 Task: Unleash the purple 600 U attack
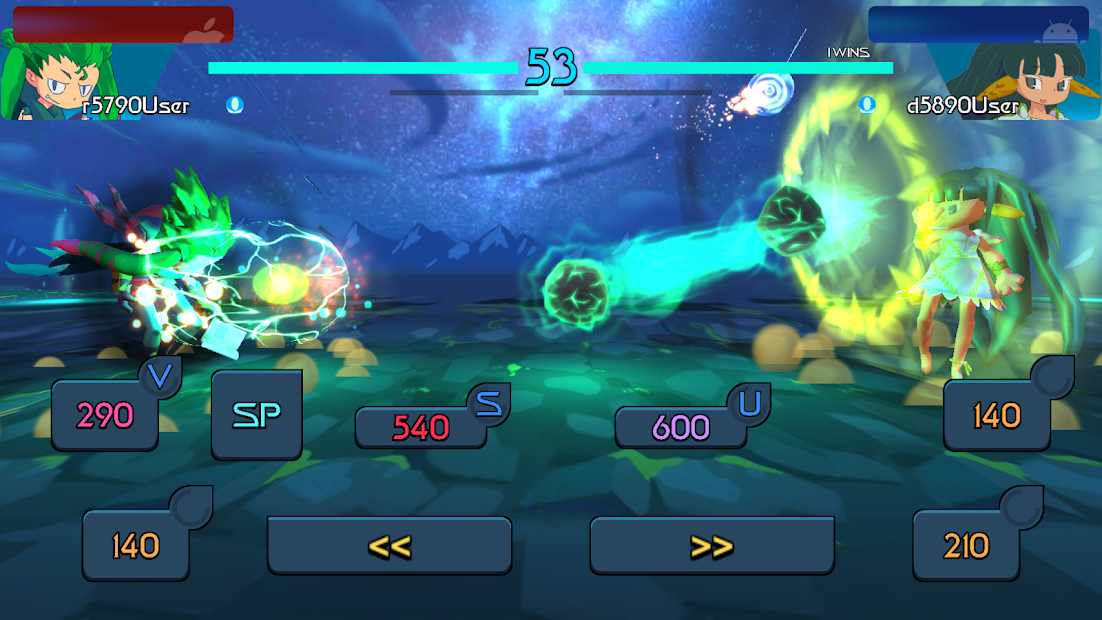point(681,427)
